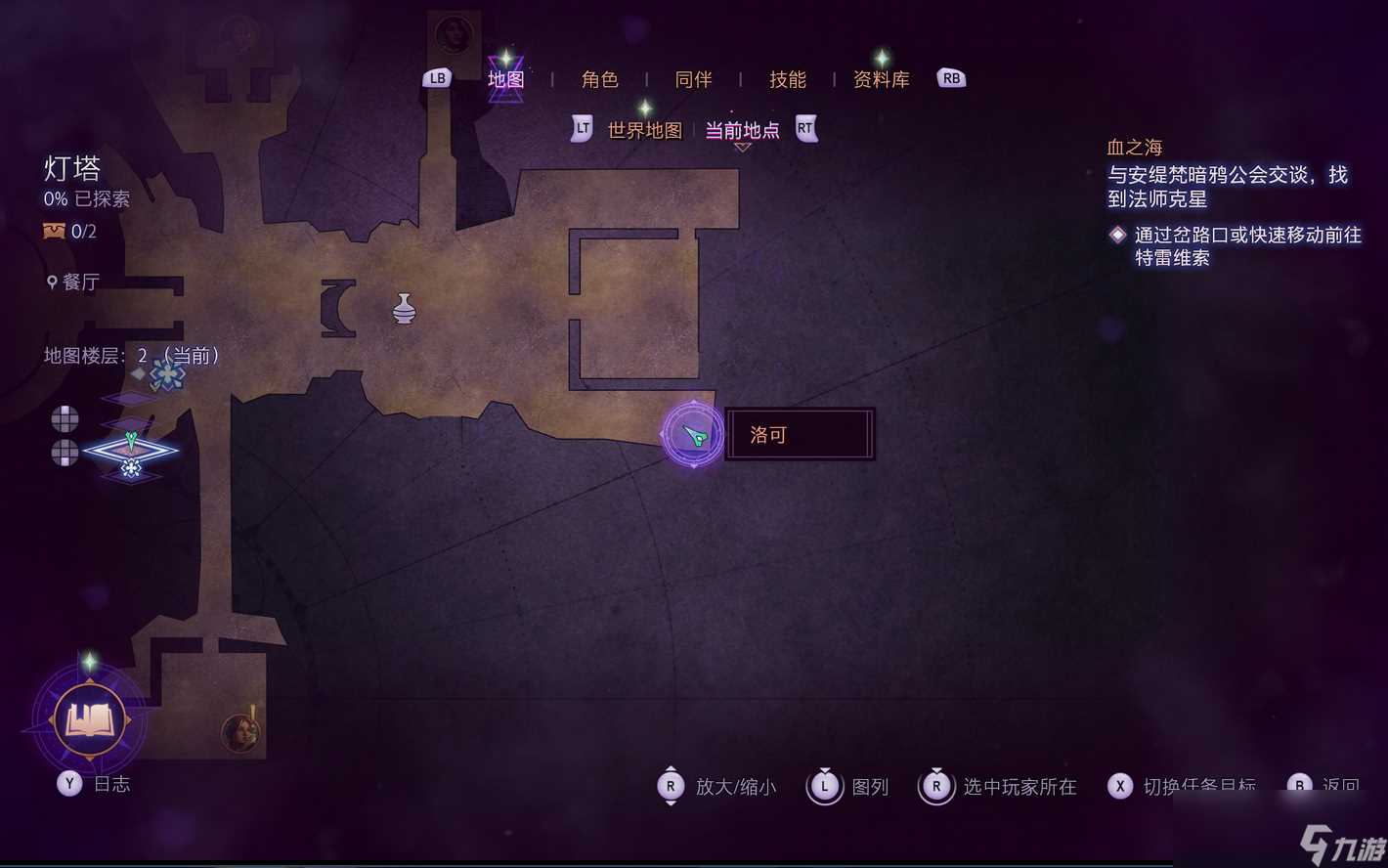Open the 日志 journal book icon

89,720
